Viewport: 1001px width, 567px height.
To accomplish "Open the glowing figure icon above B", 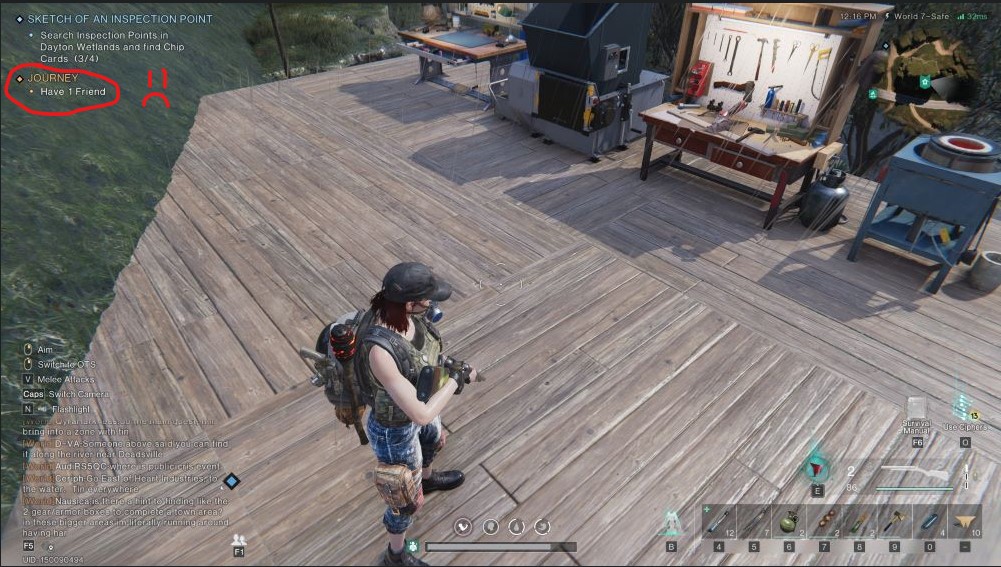I will [x=671, y=522].
